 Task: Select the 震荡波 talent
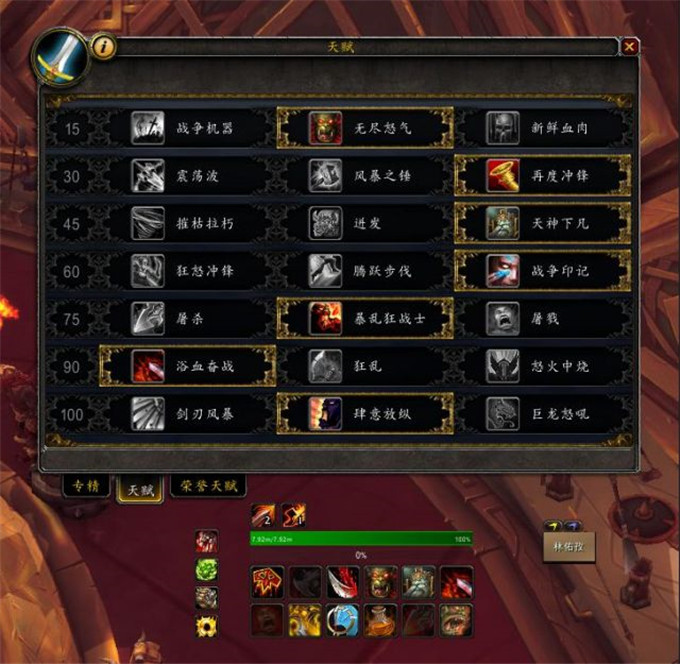pos(188,176)
